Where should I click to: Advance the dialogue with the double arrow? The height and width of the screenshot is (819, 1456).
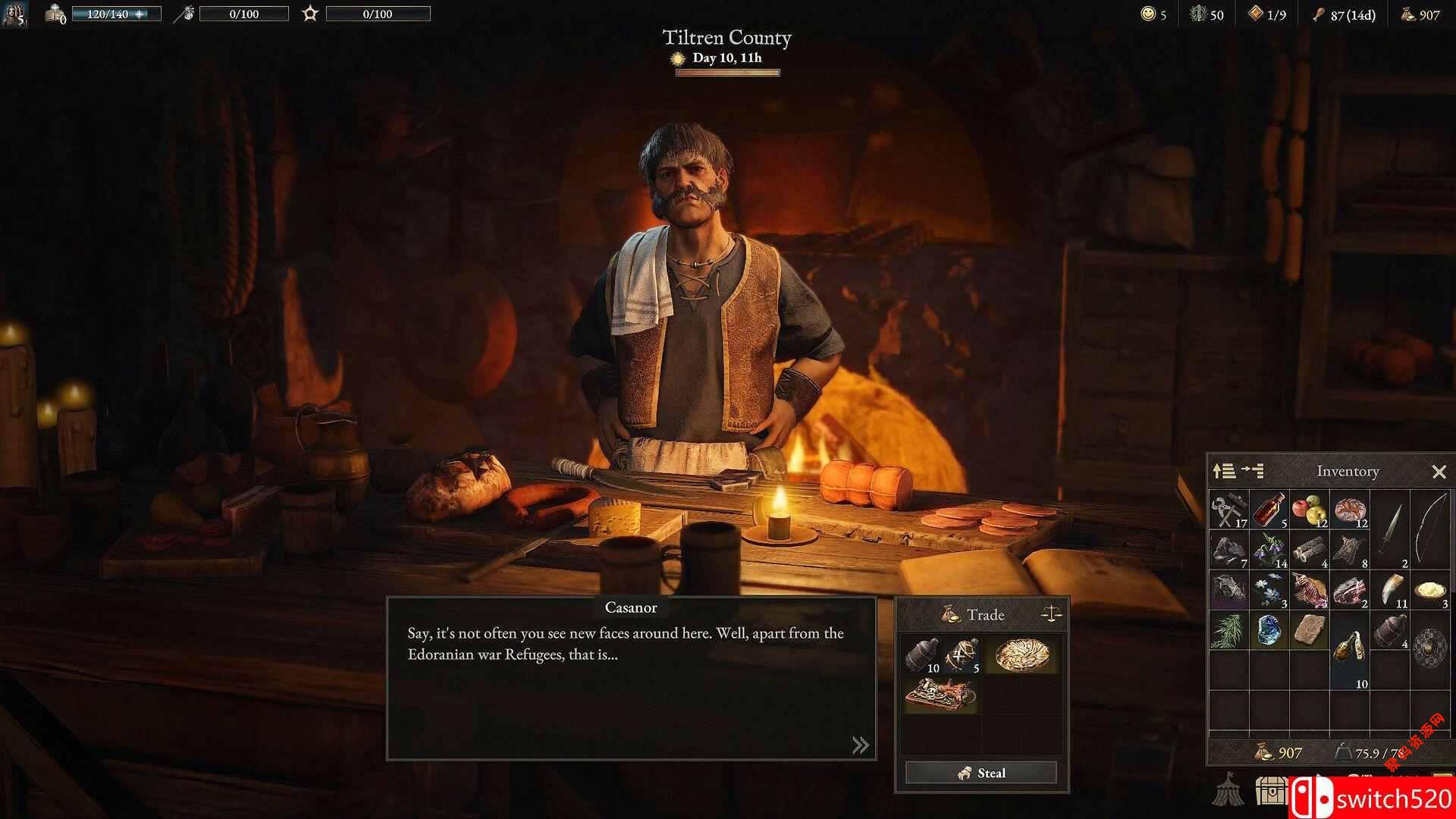coord(860,745)
